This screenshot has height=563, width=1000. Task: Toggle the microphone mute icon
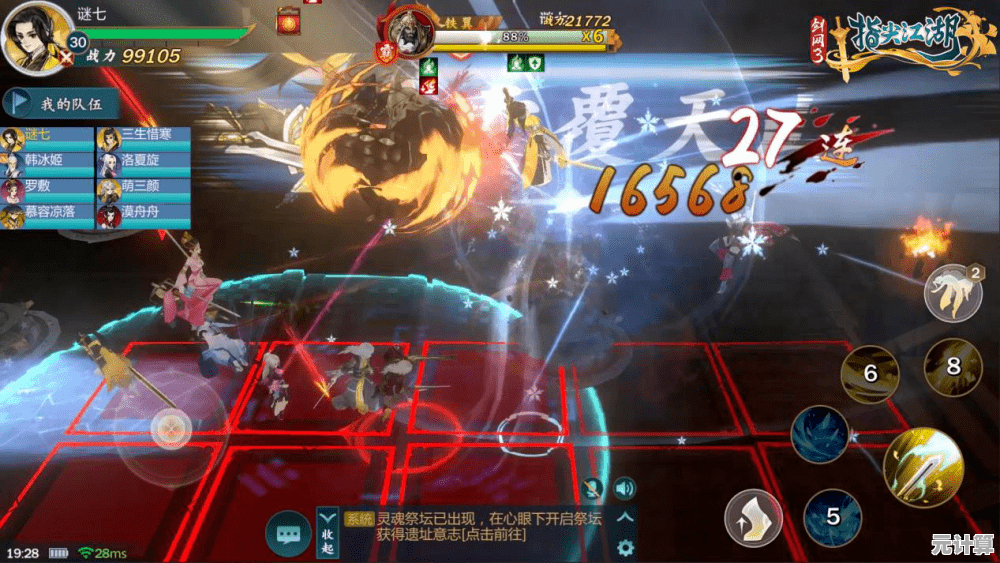pyautogui.click(x=594, y=488)
